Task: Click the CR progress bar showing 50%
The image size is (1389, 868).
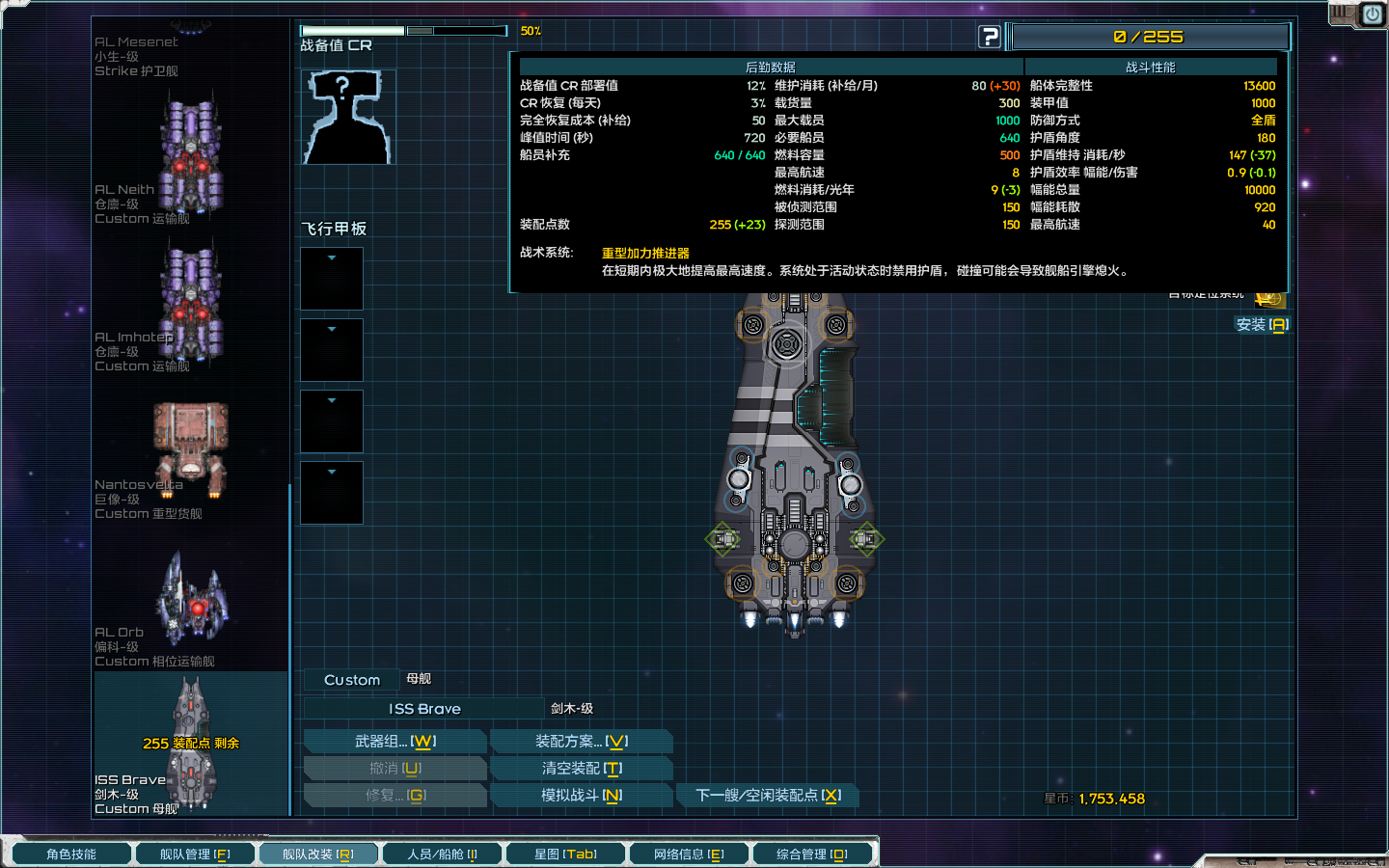Action: tap(405, 30)
